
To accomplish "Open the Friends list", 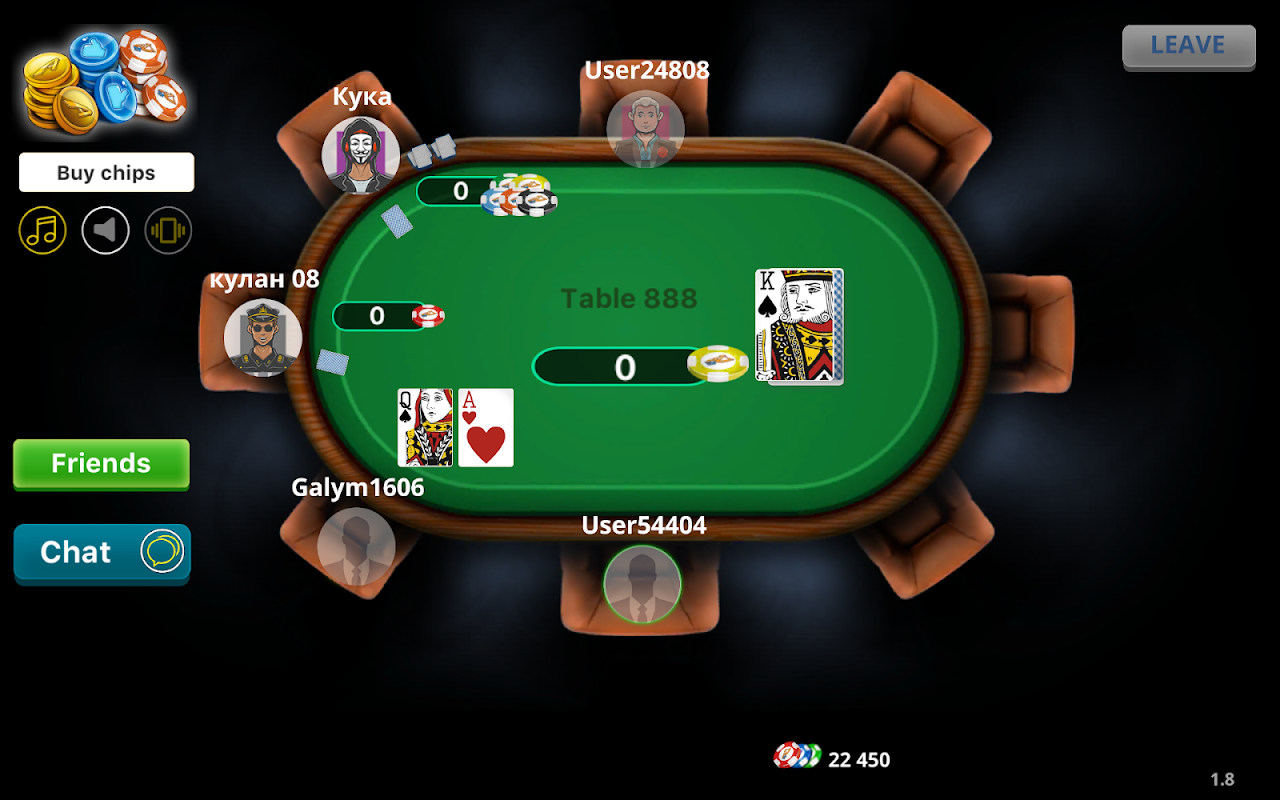I will point(100,464).
